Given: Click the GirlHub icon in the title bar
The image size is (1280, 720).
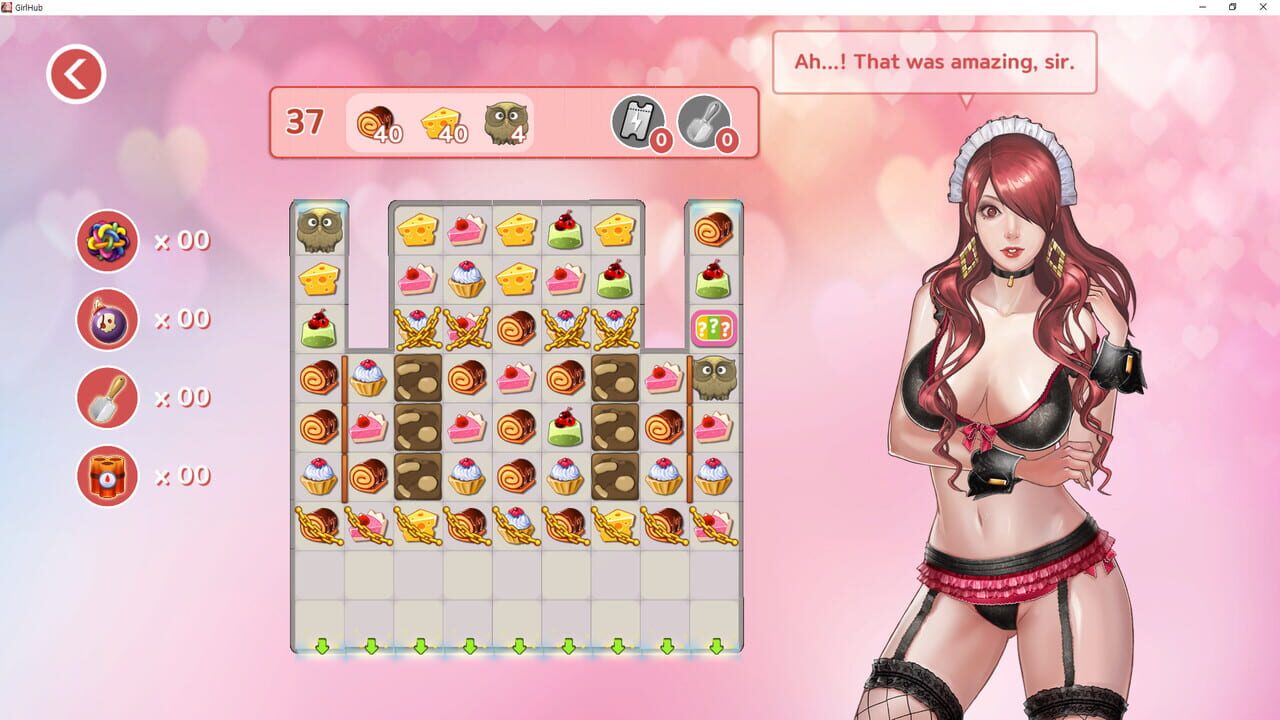Looking at the screenshot, I should pyautogui.click(x=10, y=8).
